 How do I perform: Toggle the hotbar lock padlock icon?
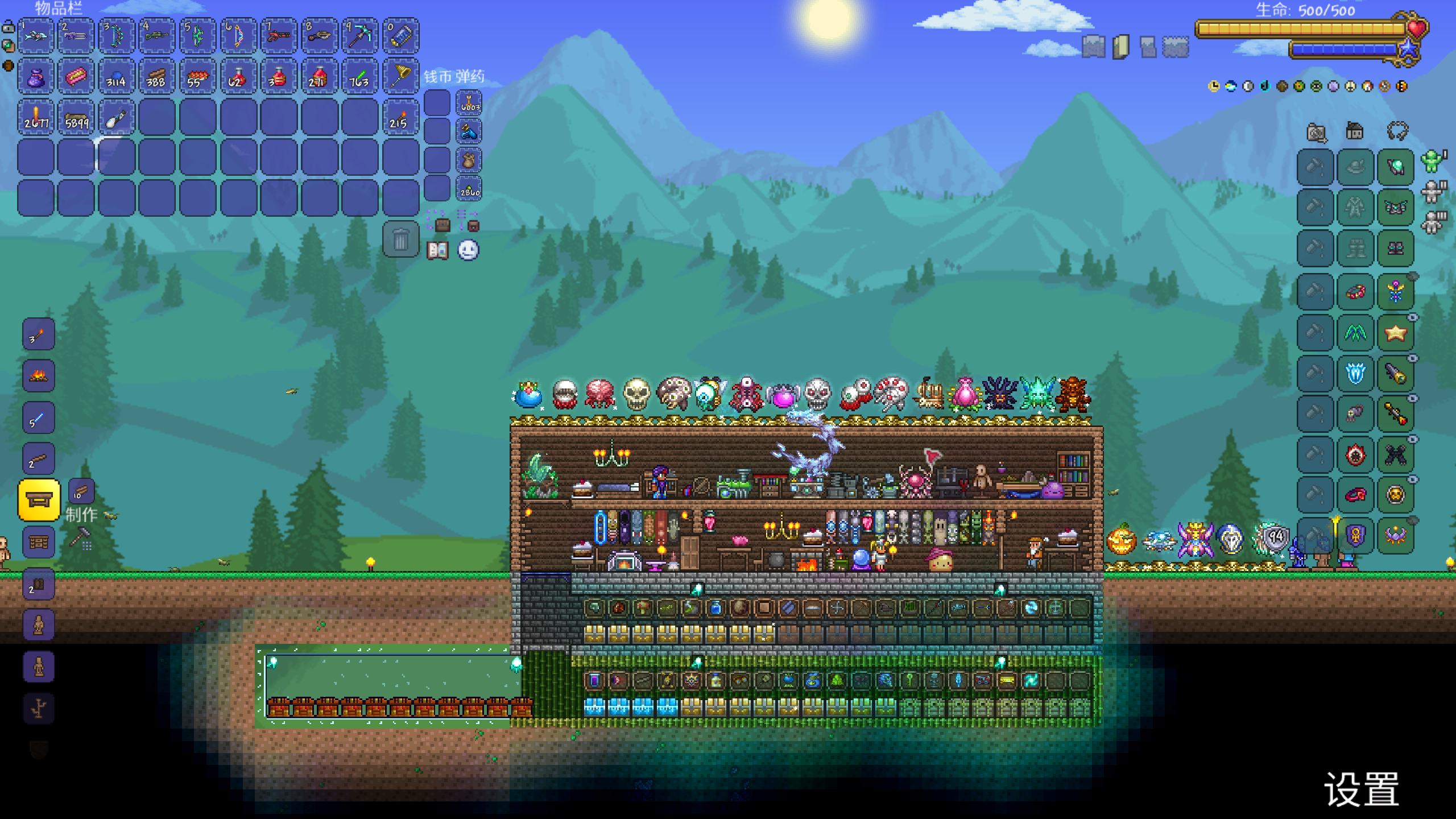click(9, 26)
